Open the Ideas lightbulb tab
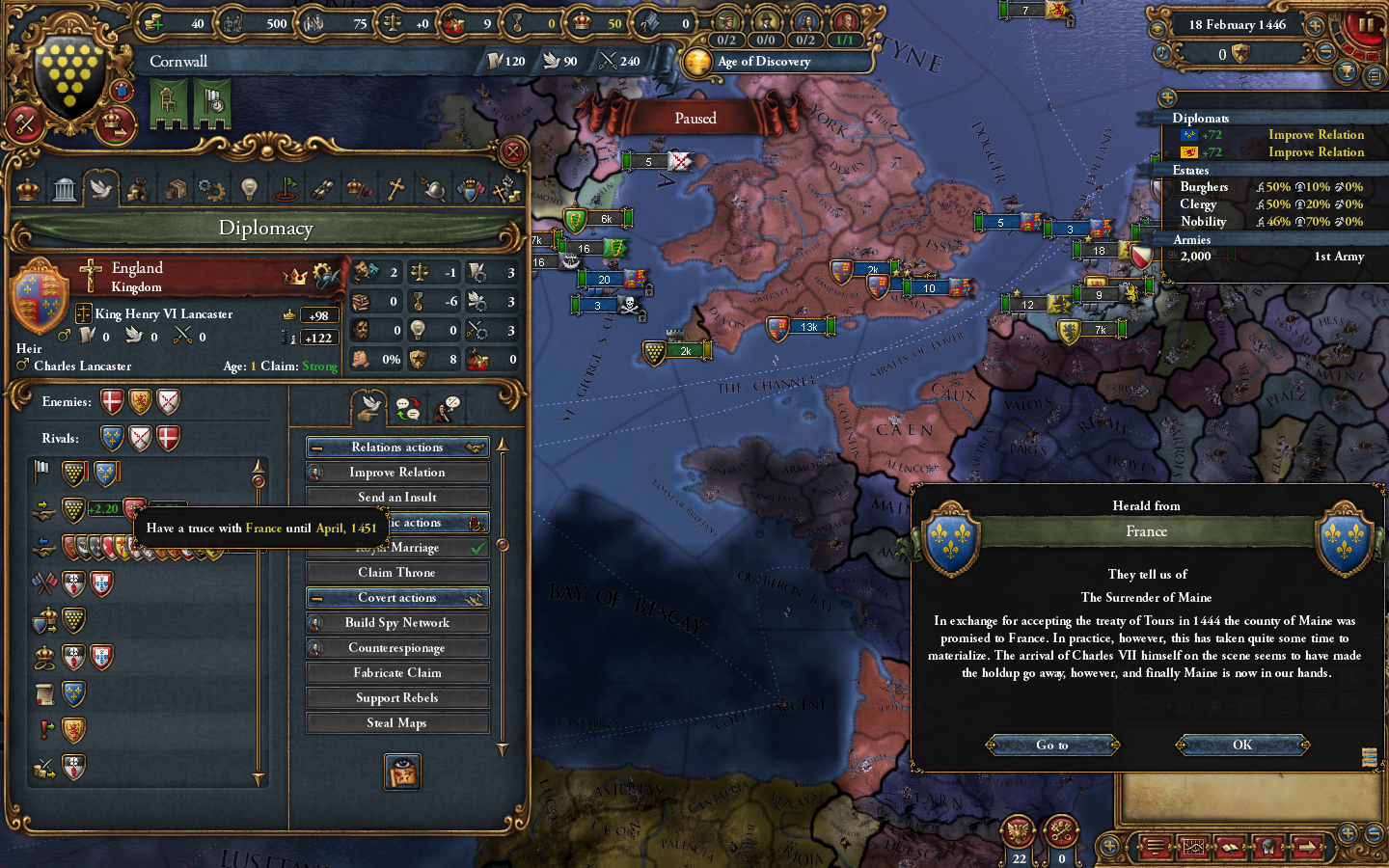Image resolution: width=1389 pixels, height=868 pixels. click(x=249, y=188)
